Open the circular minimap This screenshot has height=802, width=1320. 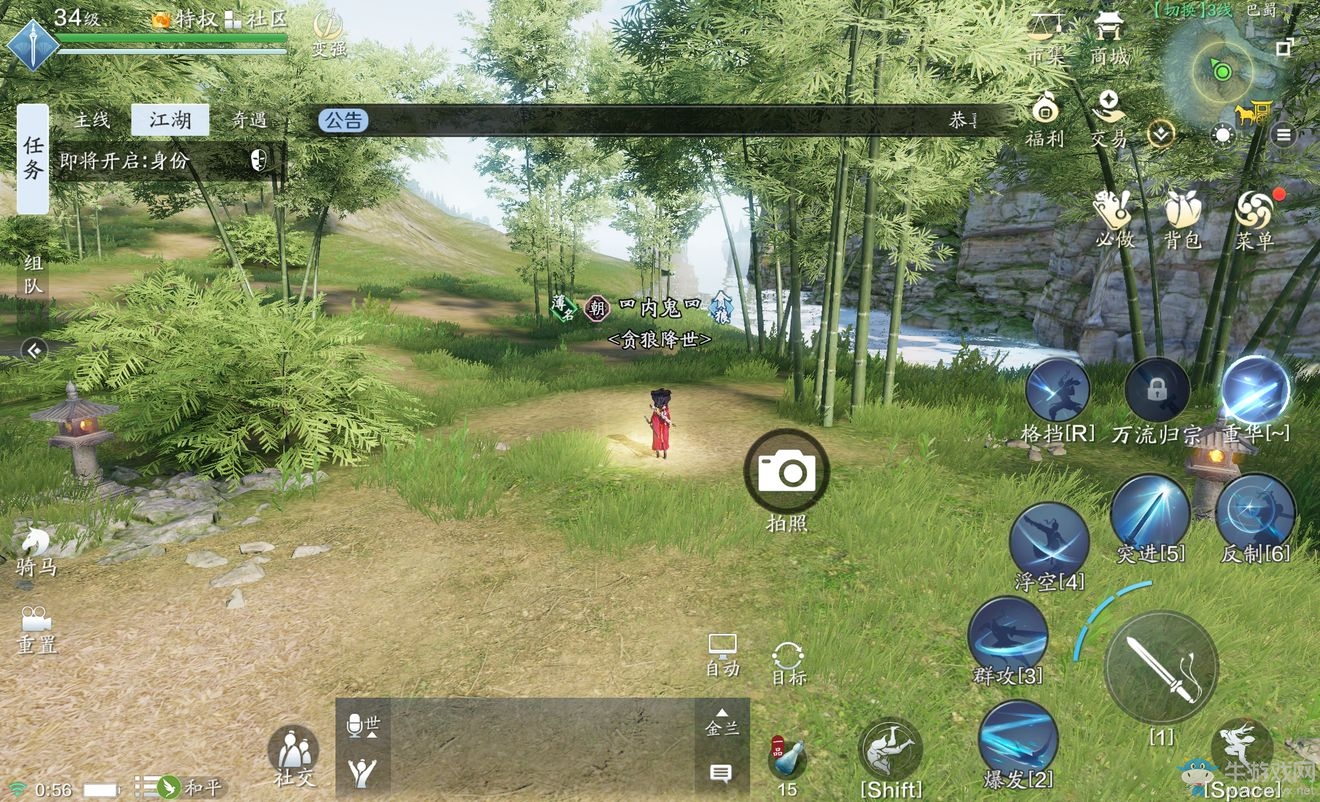(x=1221, y=69)
